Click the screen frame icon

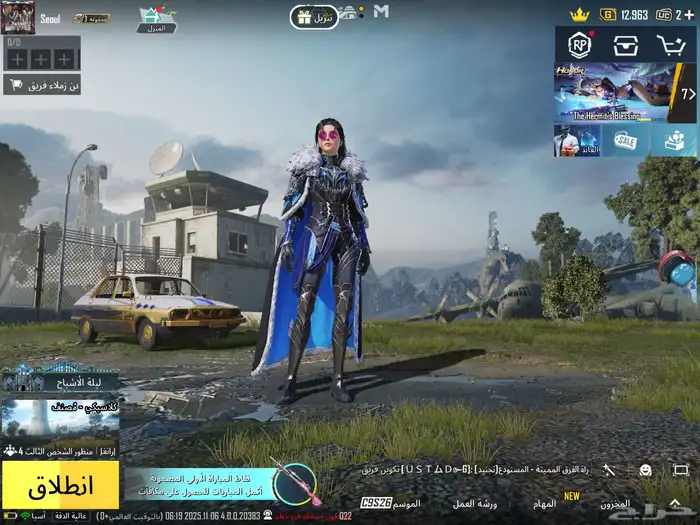tap(680, 469)
